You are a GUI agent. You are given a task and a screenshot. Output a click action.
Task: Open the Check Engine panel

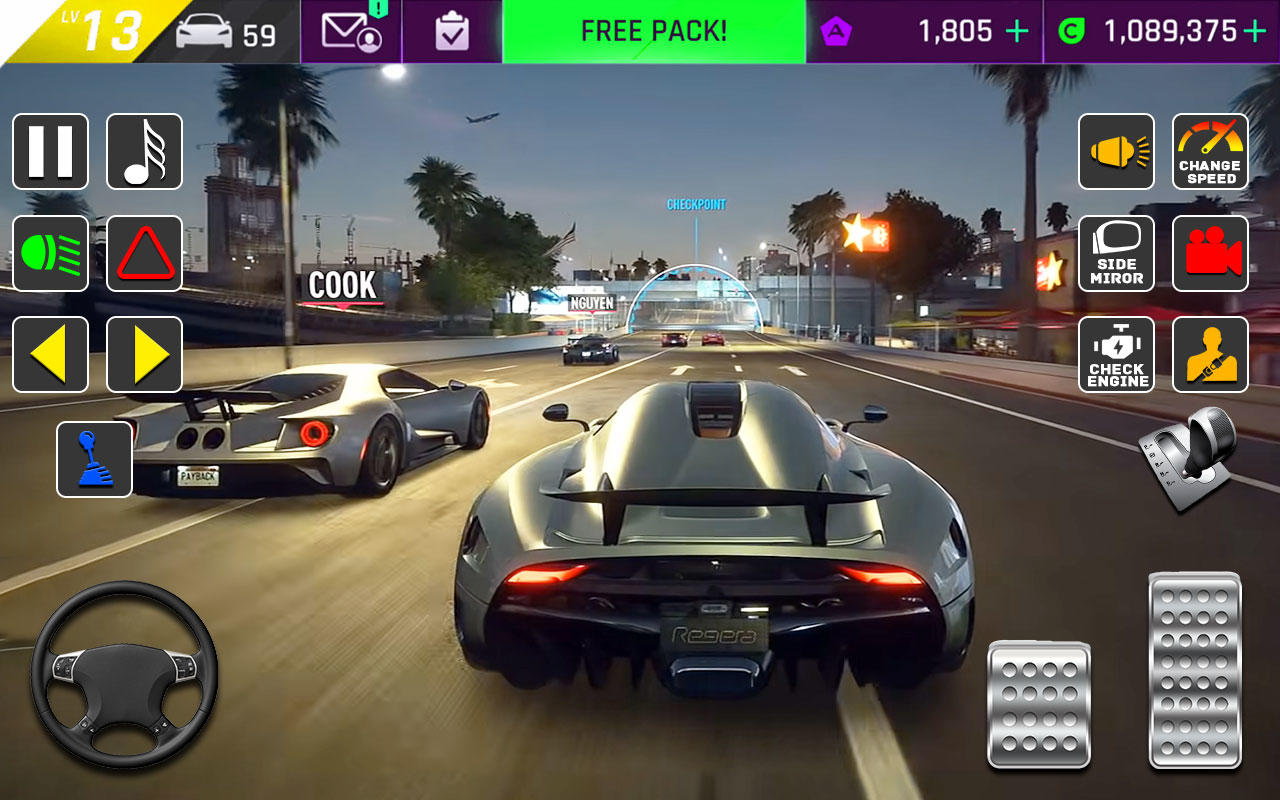pyautogui.click(x=1116, y=354)
